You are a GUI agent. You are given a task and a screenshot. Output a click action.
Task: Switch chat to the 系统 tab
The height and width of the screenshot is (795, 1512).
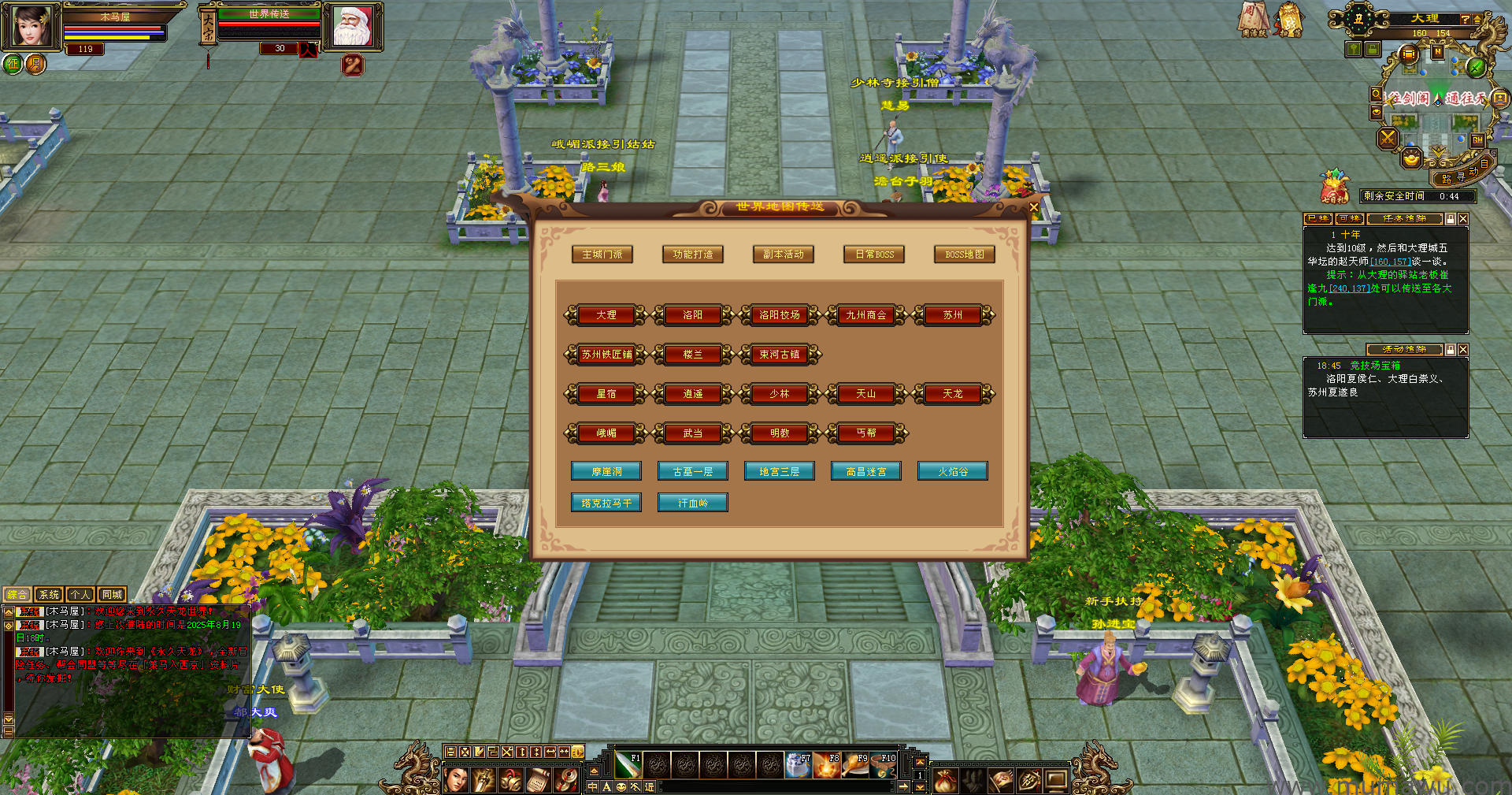pyautogui.click(x=49, y=595)
